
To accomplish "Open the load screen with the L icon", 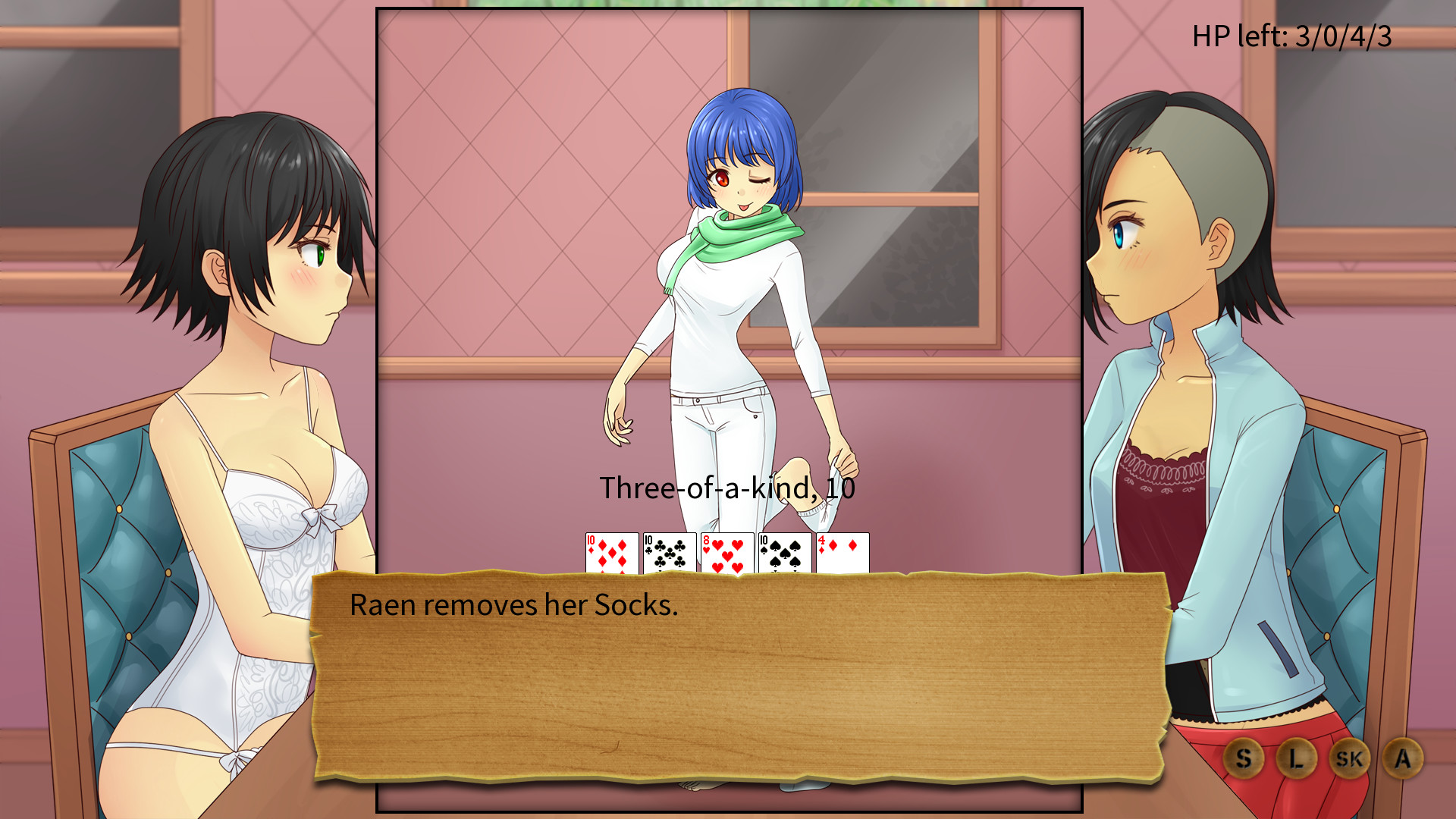I will coord(1297,757).
